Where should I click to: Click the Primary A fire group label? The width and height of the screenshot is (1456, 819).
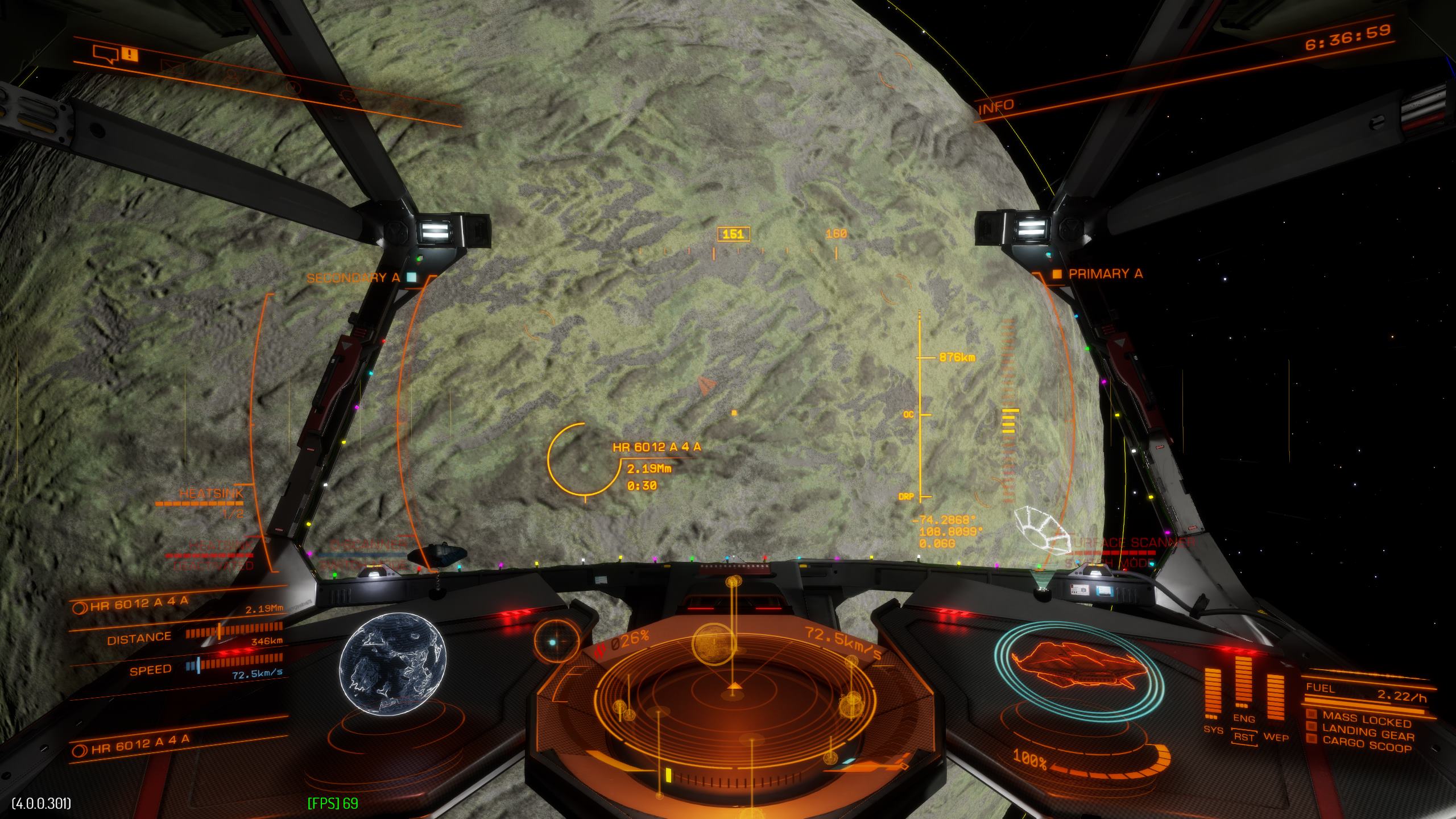pos(1105,274)
